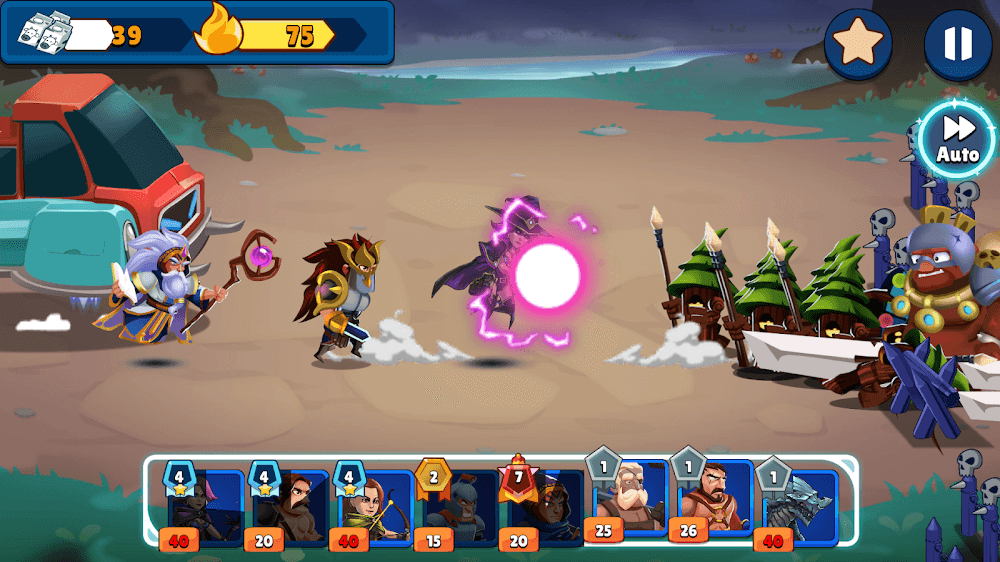Viewport: 1000px width, 562px height.
Task: Select the mustached brawler card costing 26
Action: pyautogui.click(x=713, y=498)
